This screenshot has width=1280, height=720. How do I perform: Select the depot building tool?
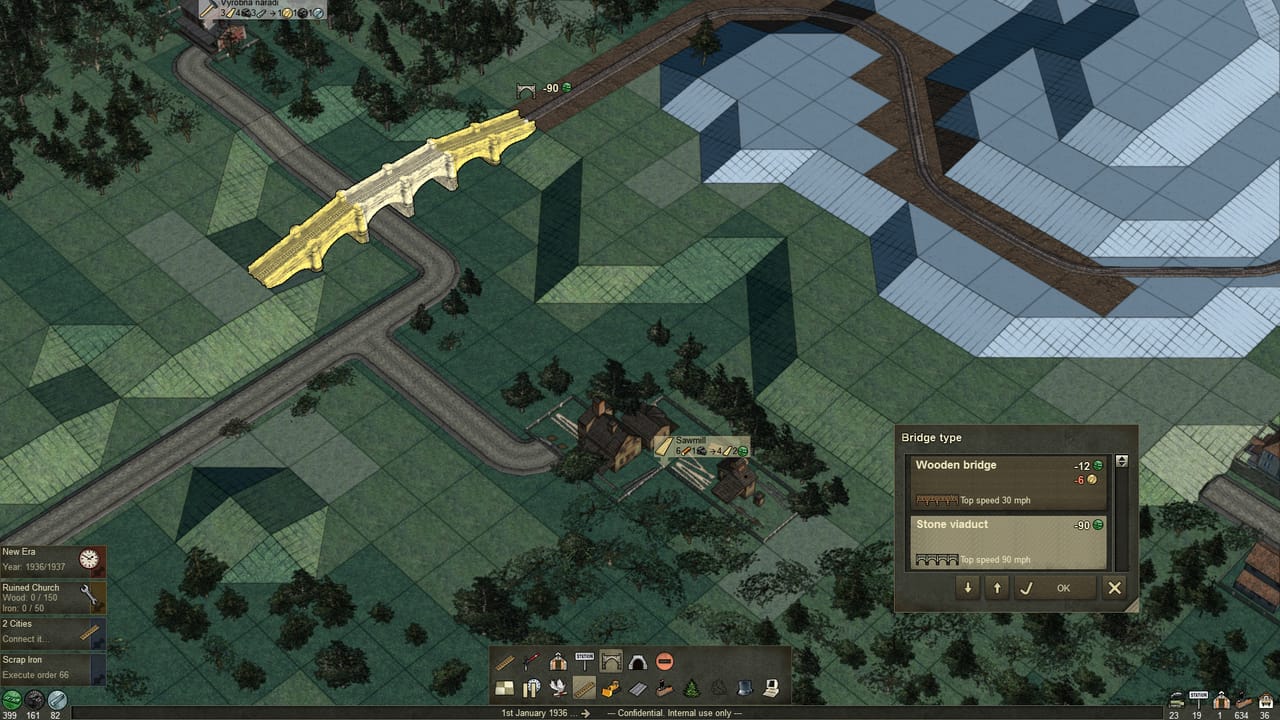[557, 661]
